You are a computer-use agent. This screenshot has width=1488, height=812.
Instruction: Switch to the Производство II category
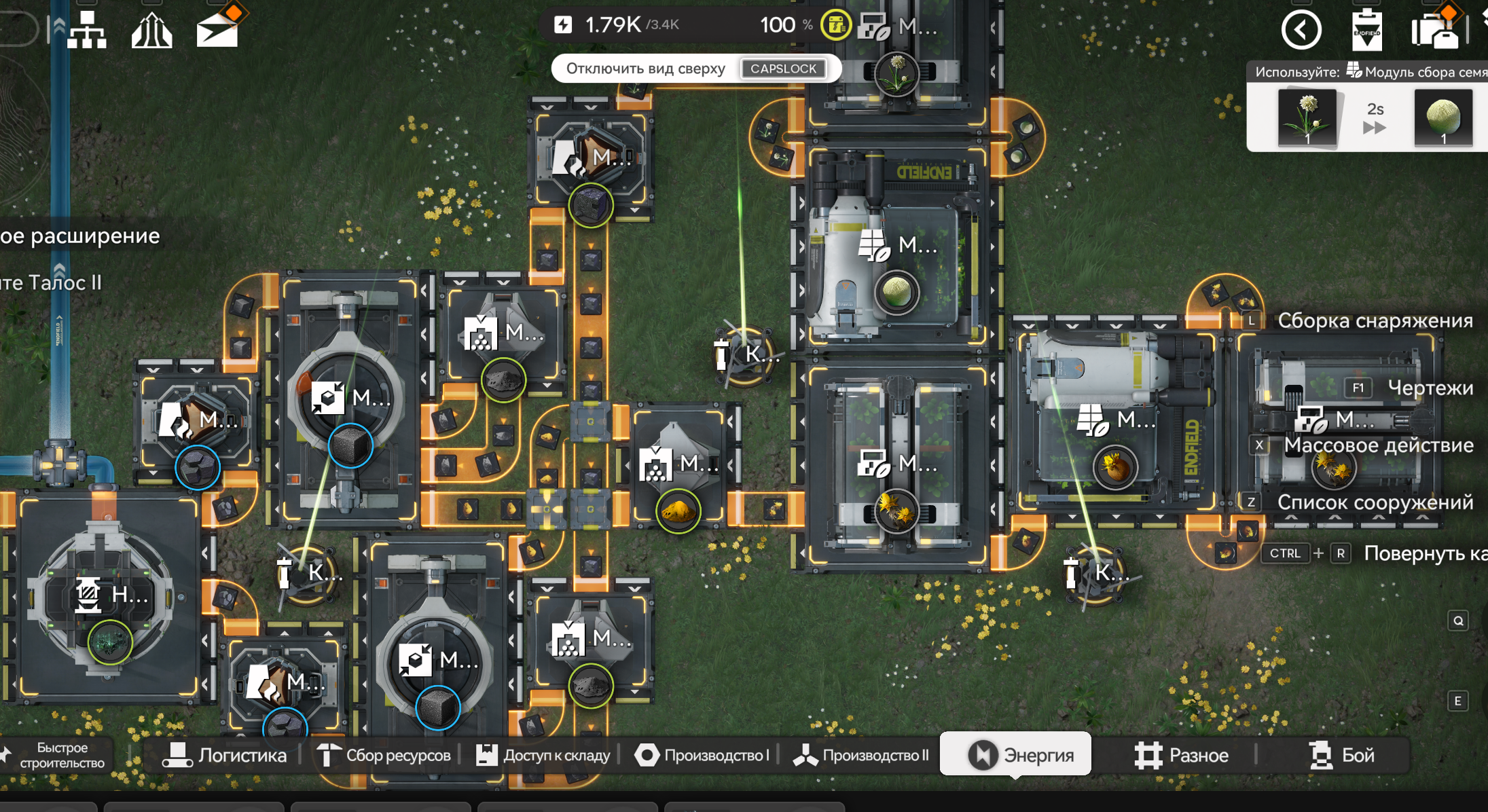[861, 755]
